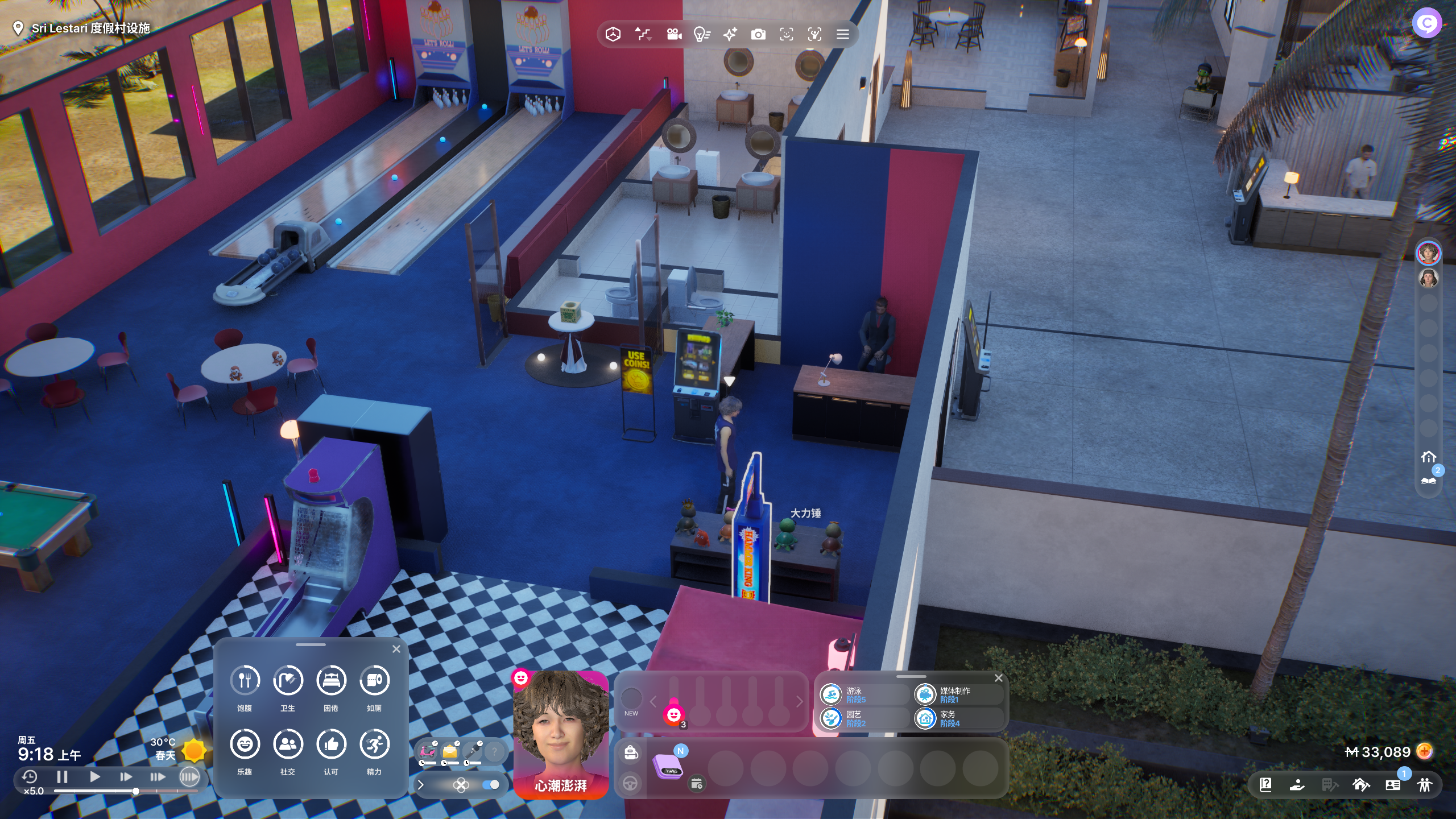Image resolution: width=1456 pixels, height=819 pixels.
Task: Toggle the blue autonomy switch
Action: (x=490, y=785)
